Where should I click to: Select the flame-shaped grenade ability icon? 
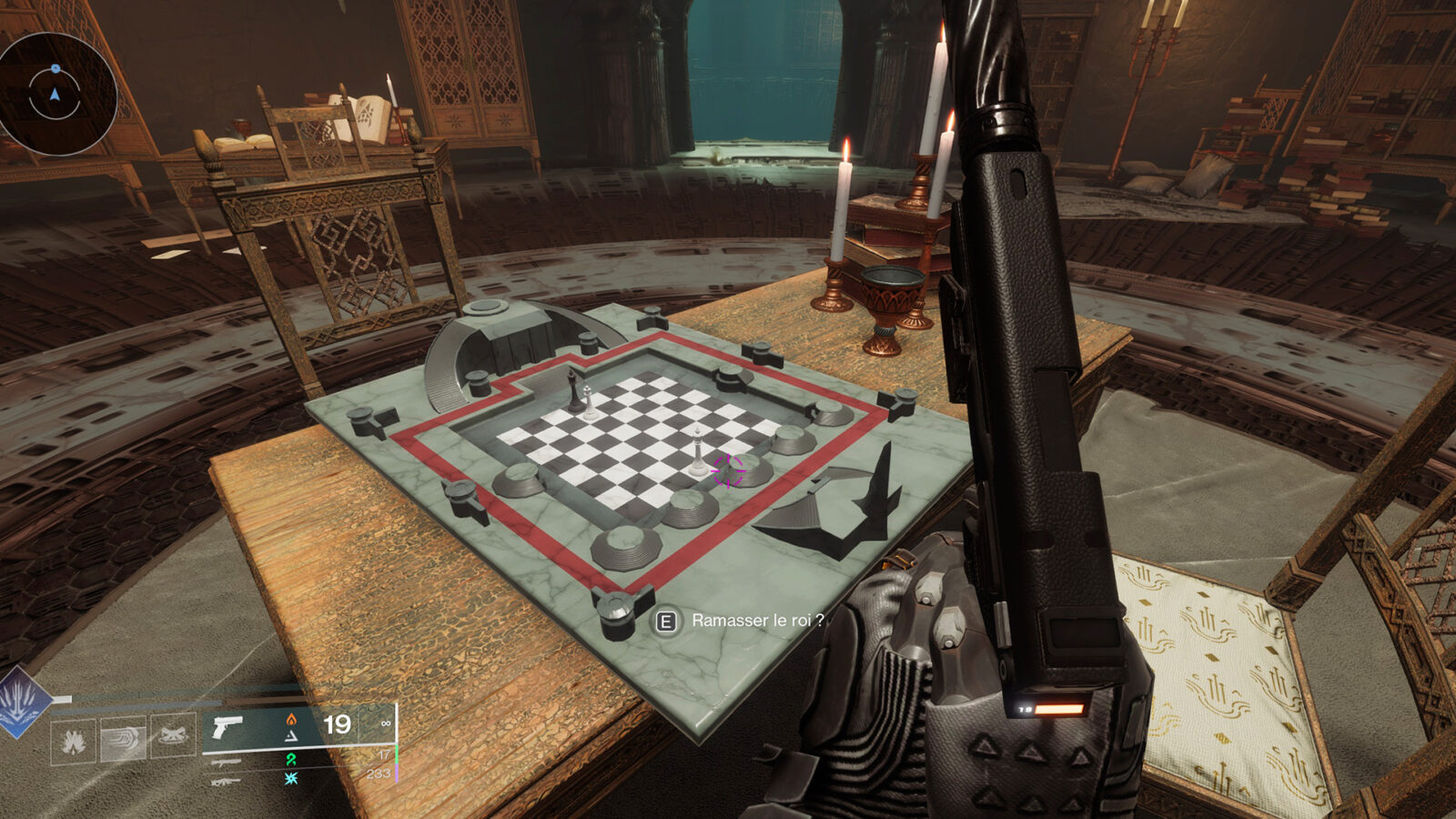(74, 740)
